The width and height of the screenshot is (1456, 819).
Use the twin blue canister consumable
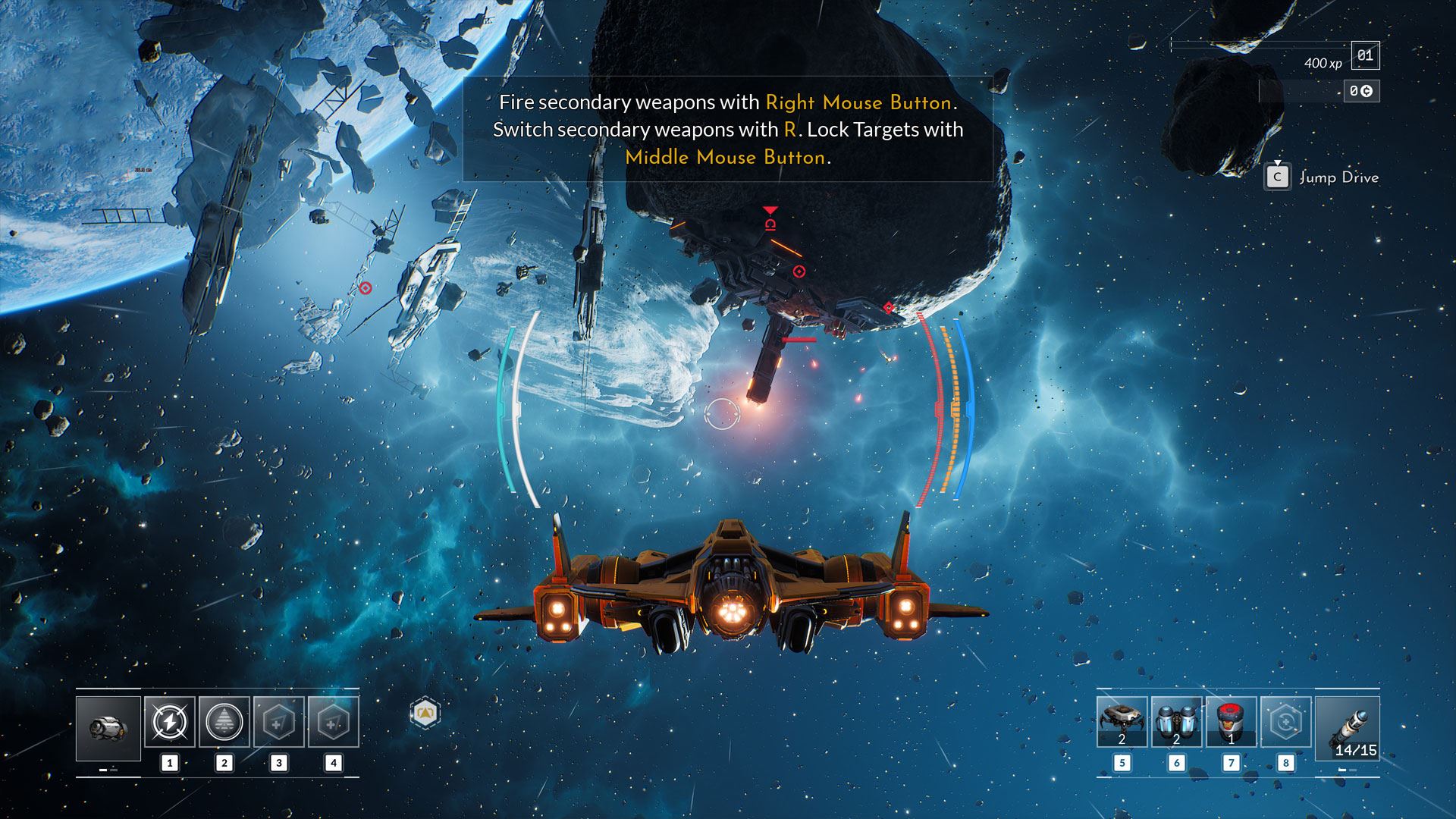pyautogui.click(x=1176, y=722)
